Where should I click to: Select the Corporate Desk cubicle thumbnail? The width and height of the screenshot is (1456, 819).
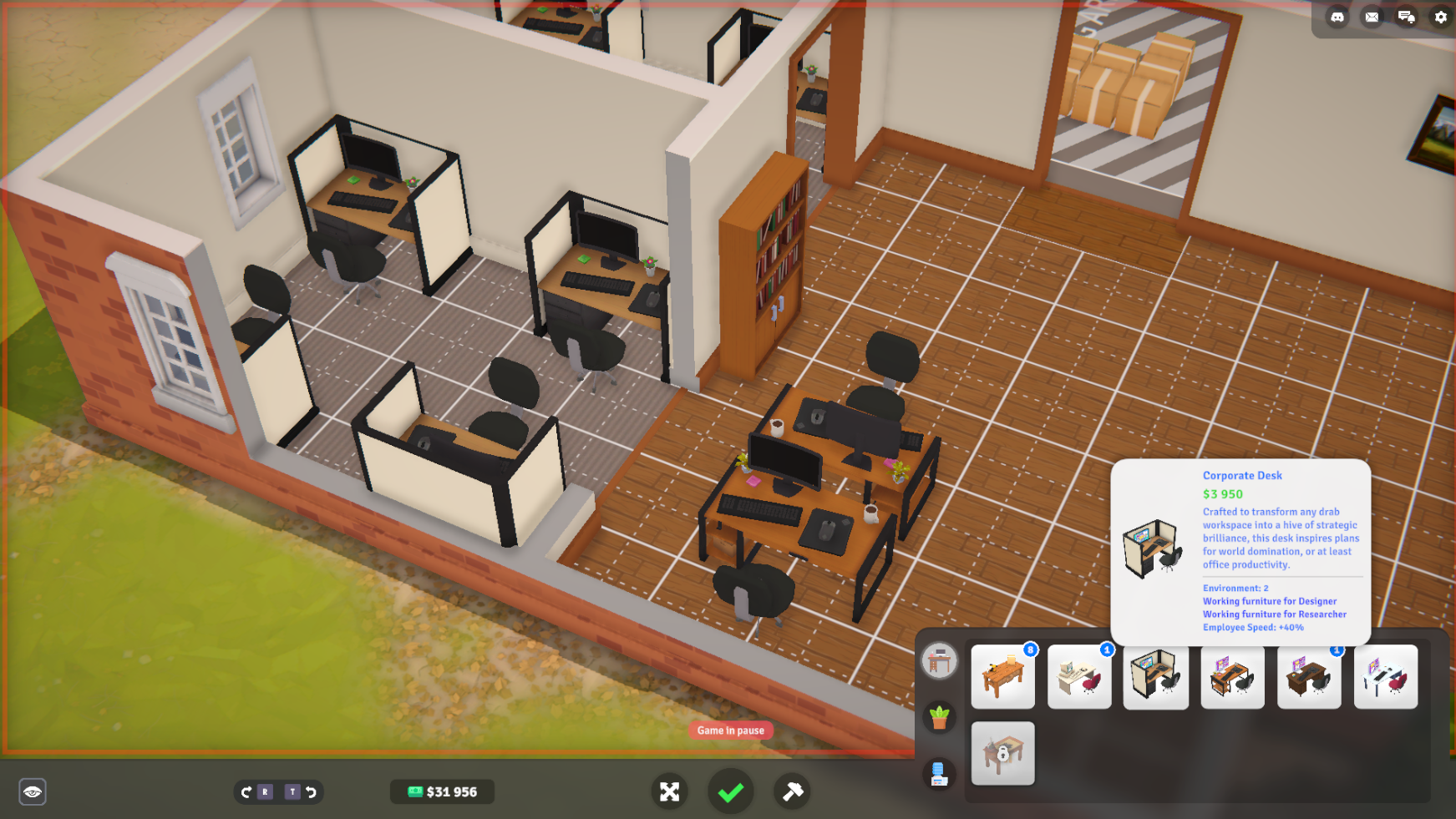click(x=1156, y=677)
